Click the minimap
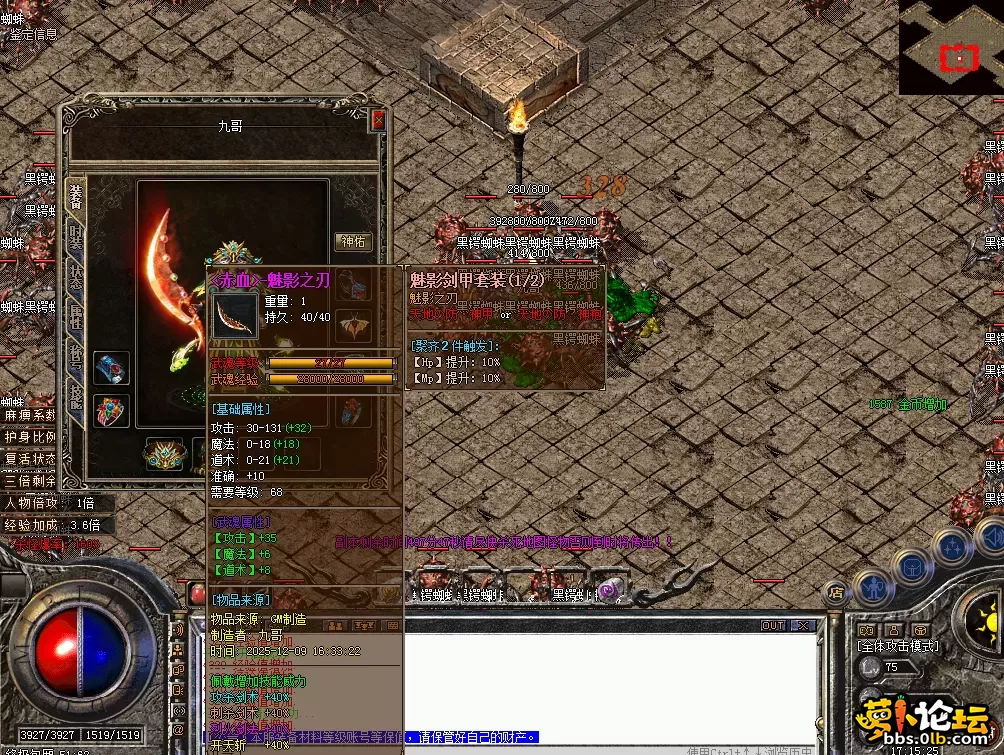This screenshot has width=1004, height=755. point(951,47)
